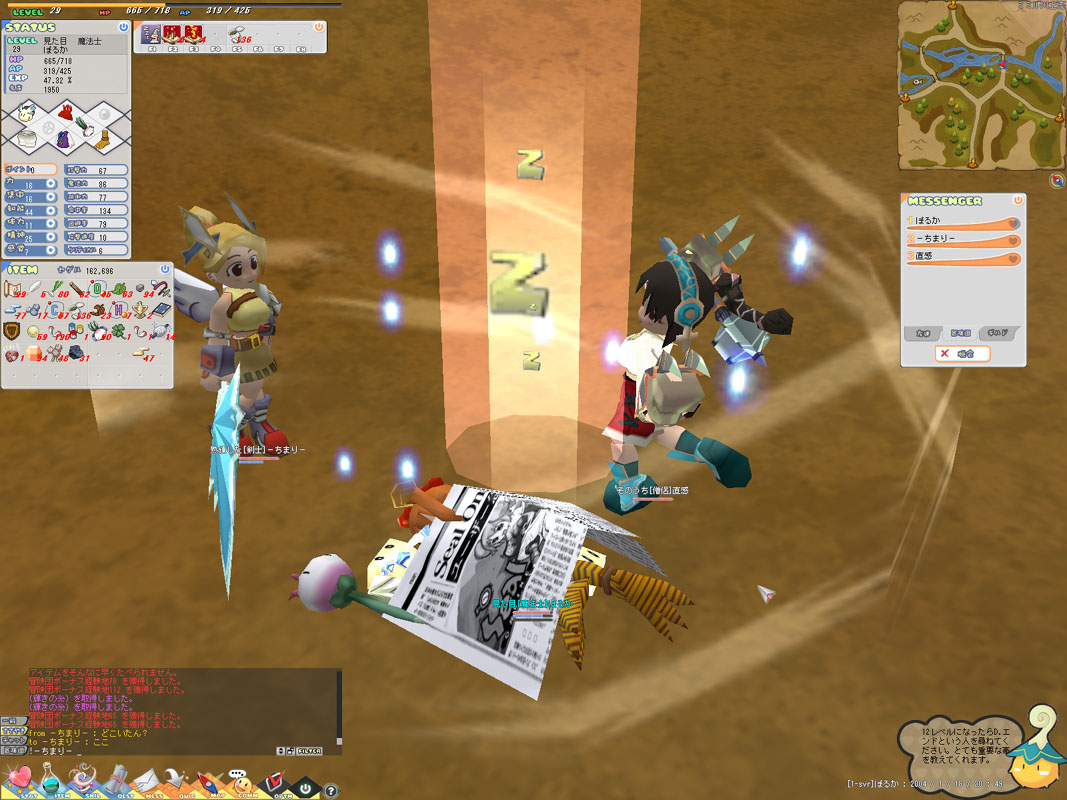This screenshot has width=1067, height=800.
Task: Use the sleep skill in slot F1
Action: point(150,37)
